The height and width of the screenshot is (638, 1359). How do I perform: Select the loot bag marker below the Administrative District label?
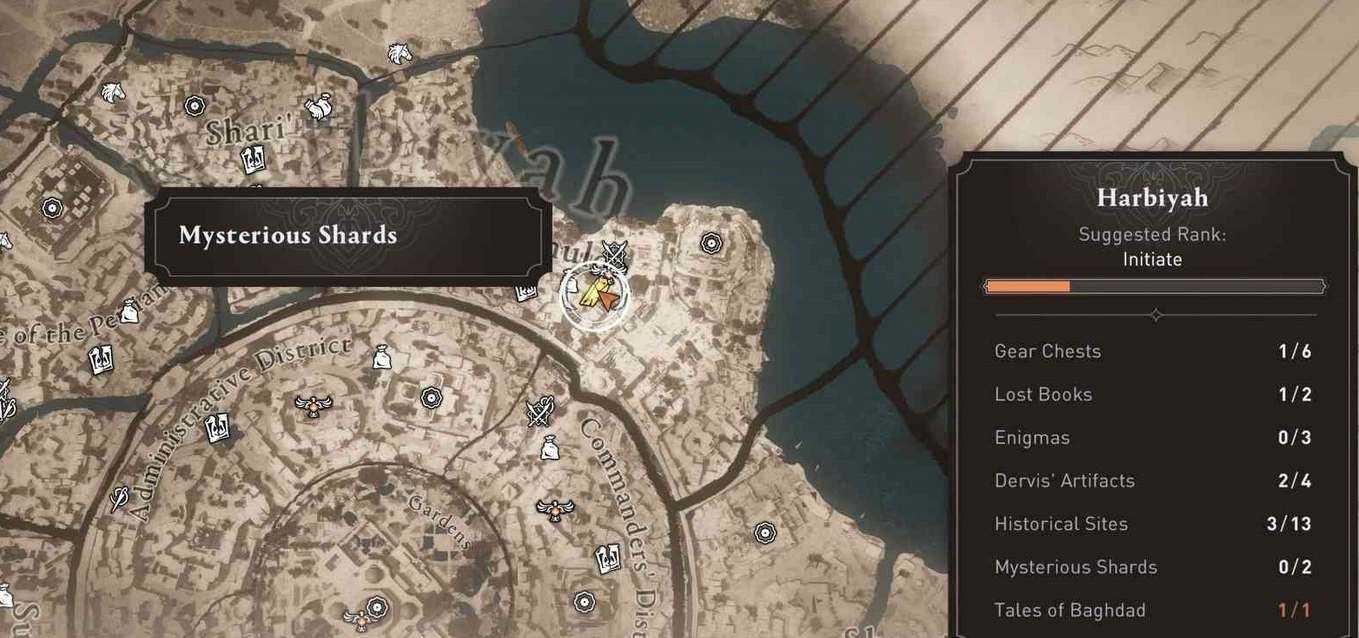pos(381,356)
